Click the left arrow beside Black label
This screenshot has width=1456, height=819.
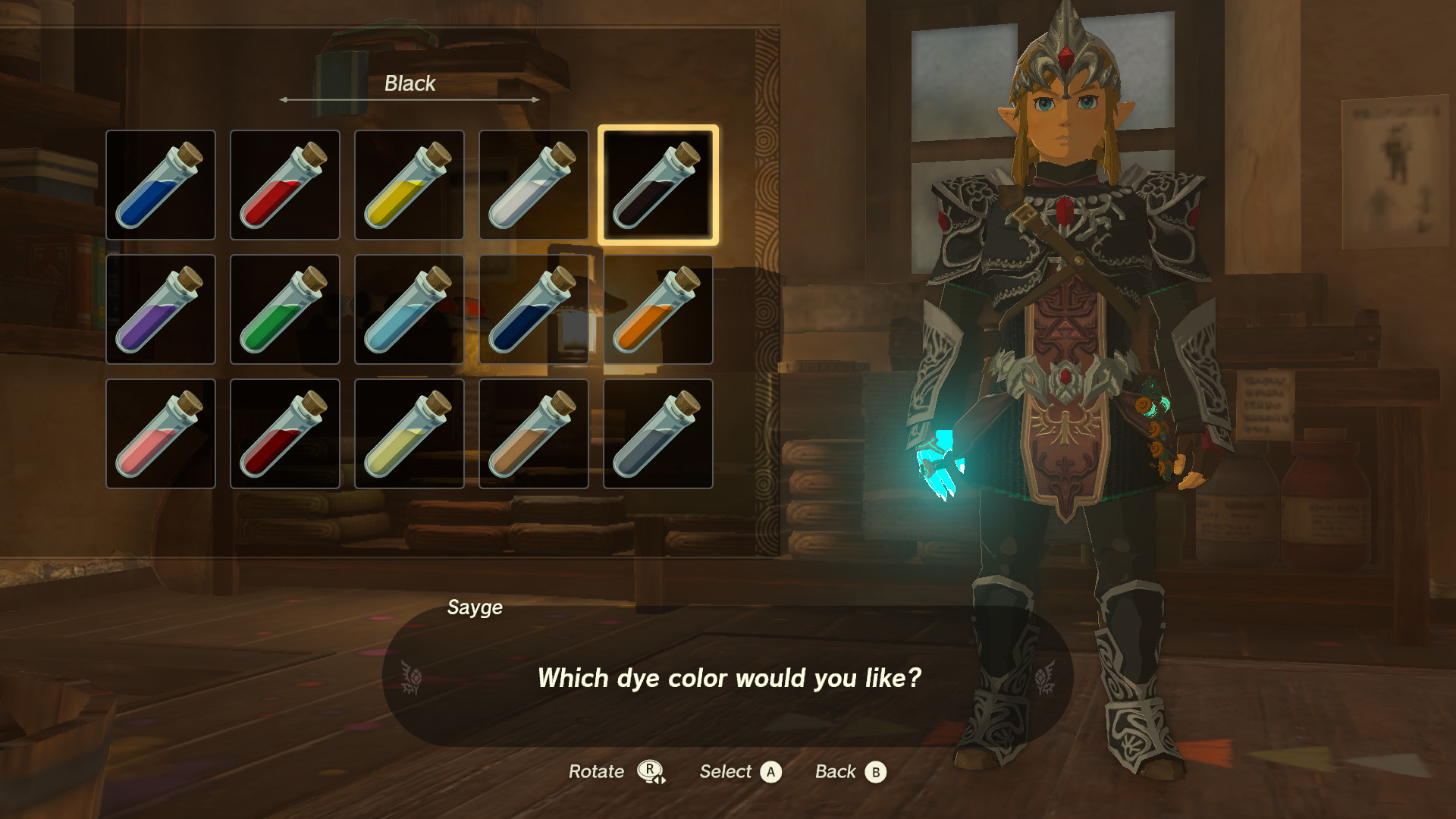(284, 99)
